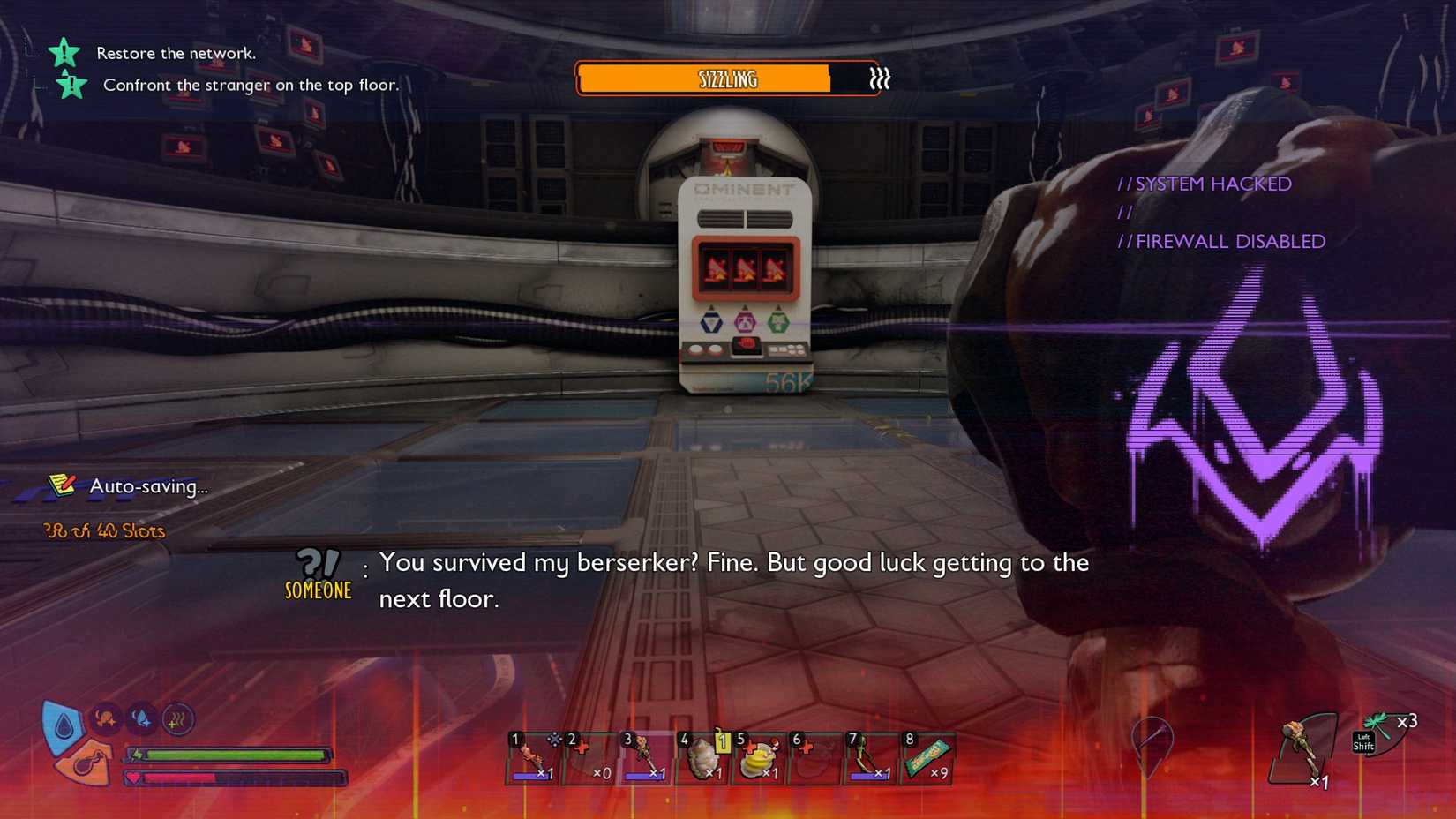Select hotbar slot 3 club weapon

click(x=645, y=758)
